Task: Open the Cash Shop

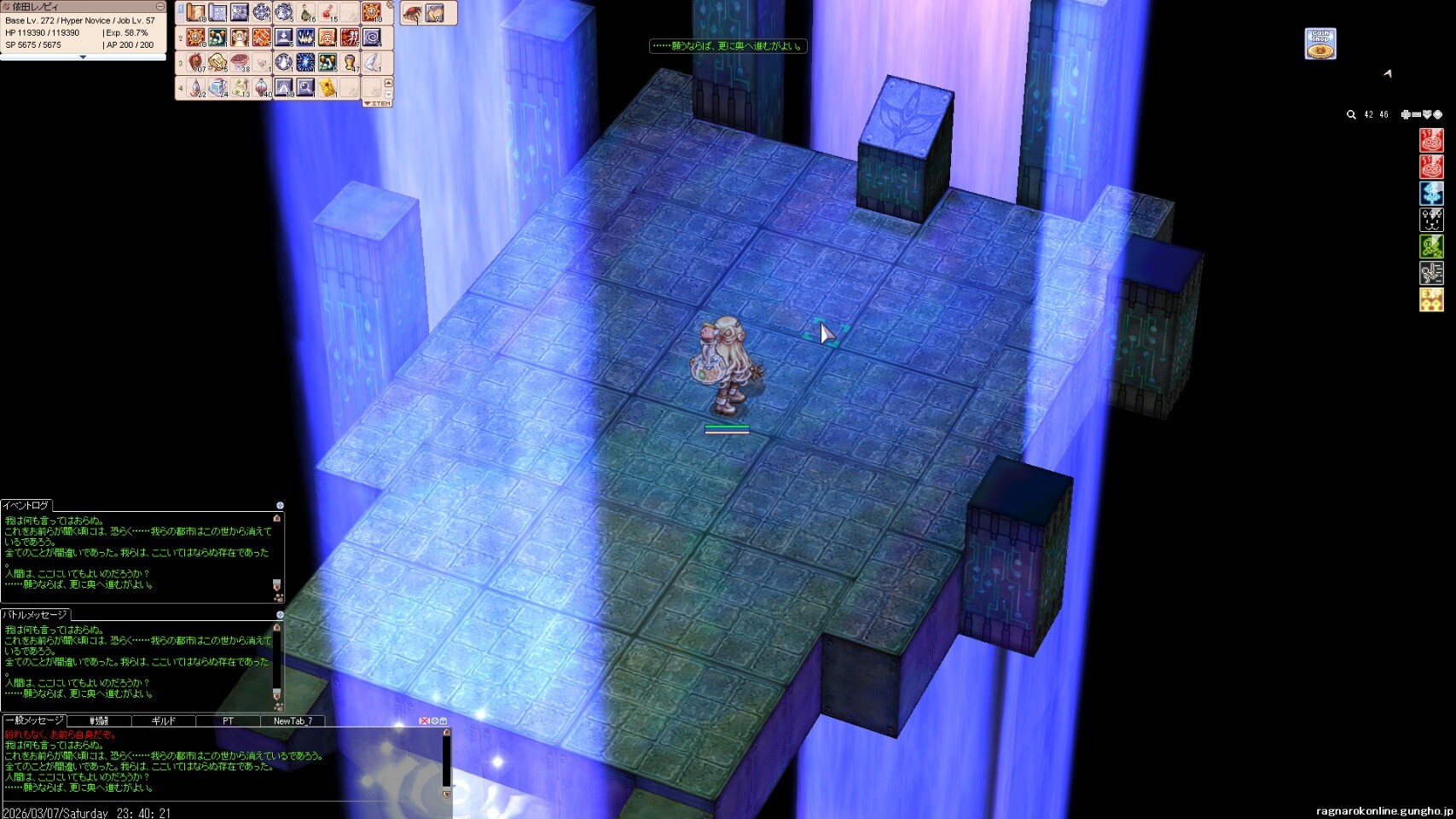Action: click(x=1320, y=44)
